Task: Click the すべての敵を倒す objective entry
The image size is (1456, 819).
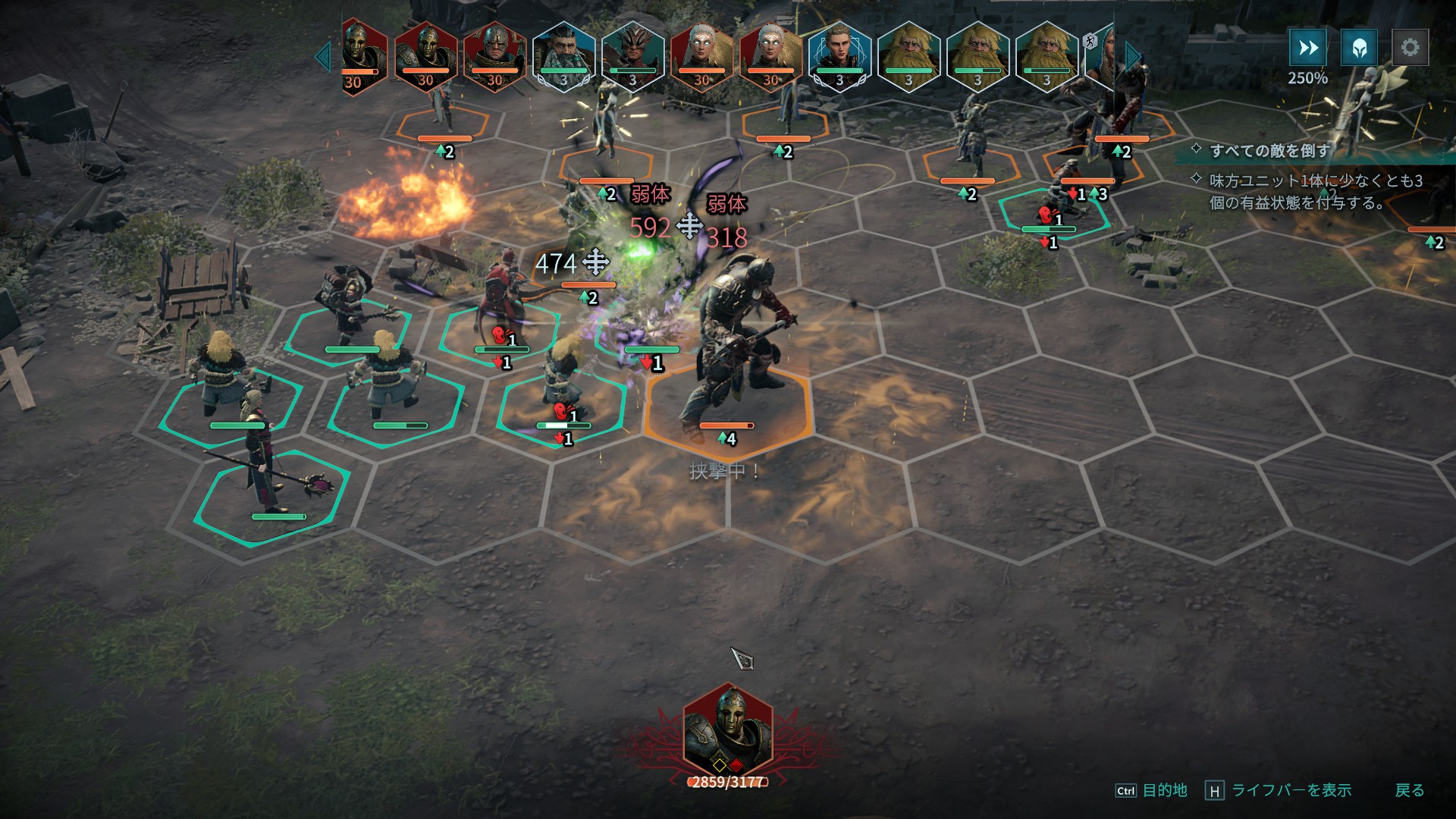Action: (1269, 150)
